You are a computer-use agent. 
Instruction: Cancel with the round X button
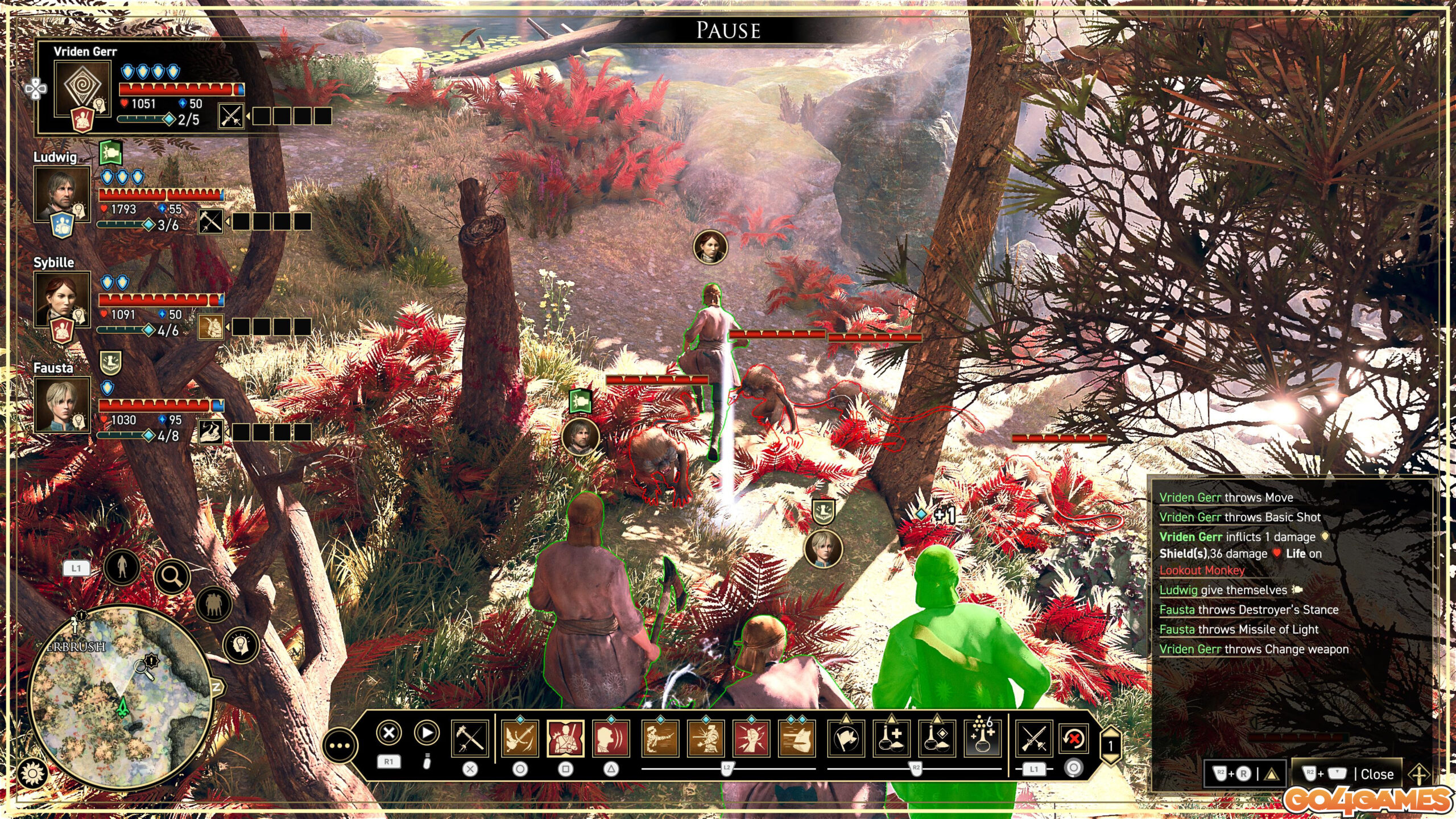[x=389, y=733]
